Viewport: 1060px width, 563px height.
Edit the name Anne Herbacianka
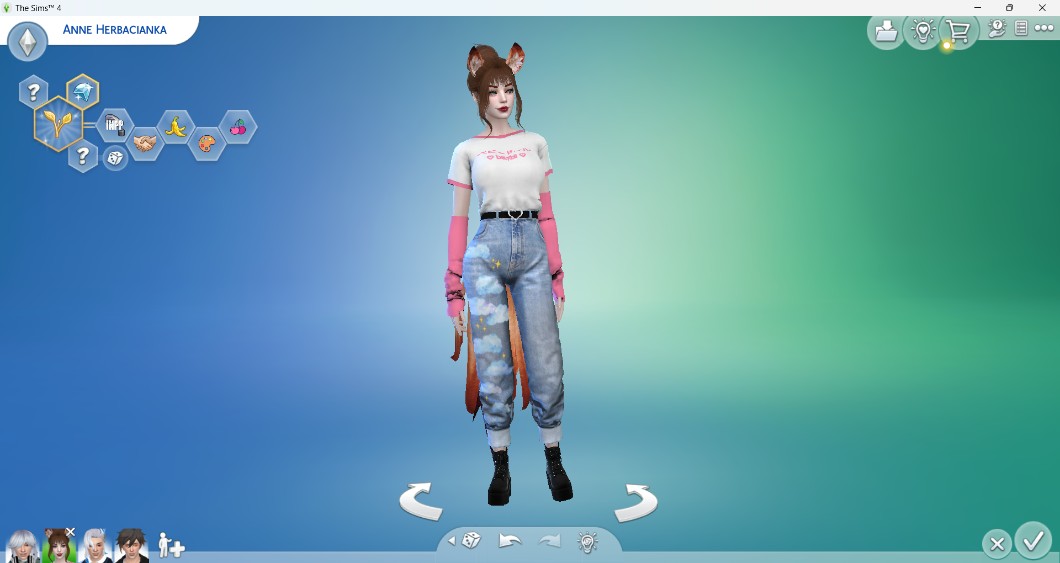[x=114, y=30]
